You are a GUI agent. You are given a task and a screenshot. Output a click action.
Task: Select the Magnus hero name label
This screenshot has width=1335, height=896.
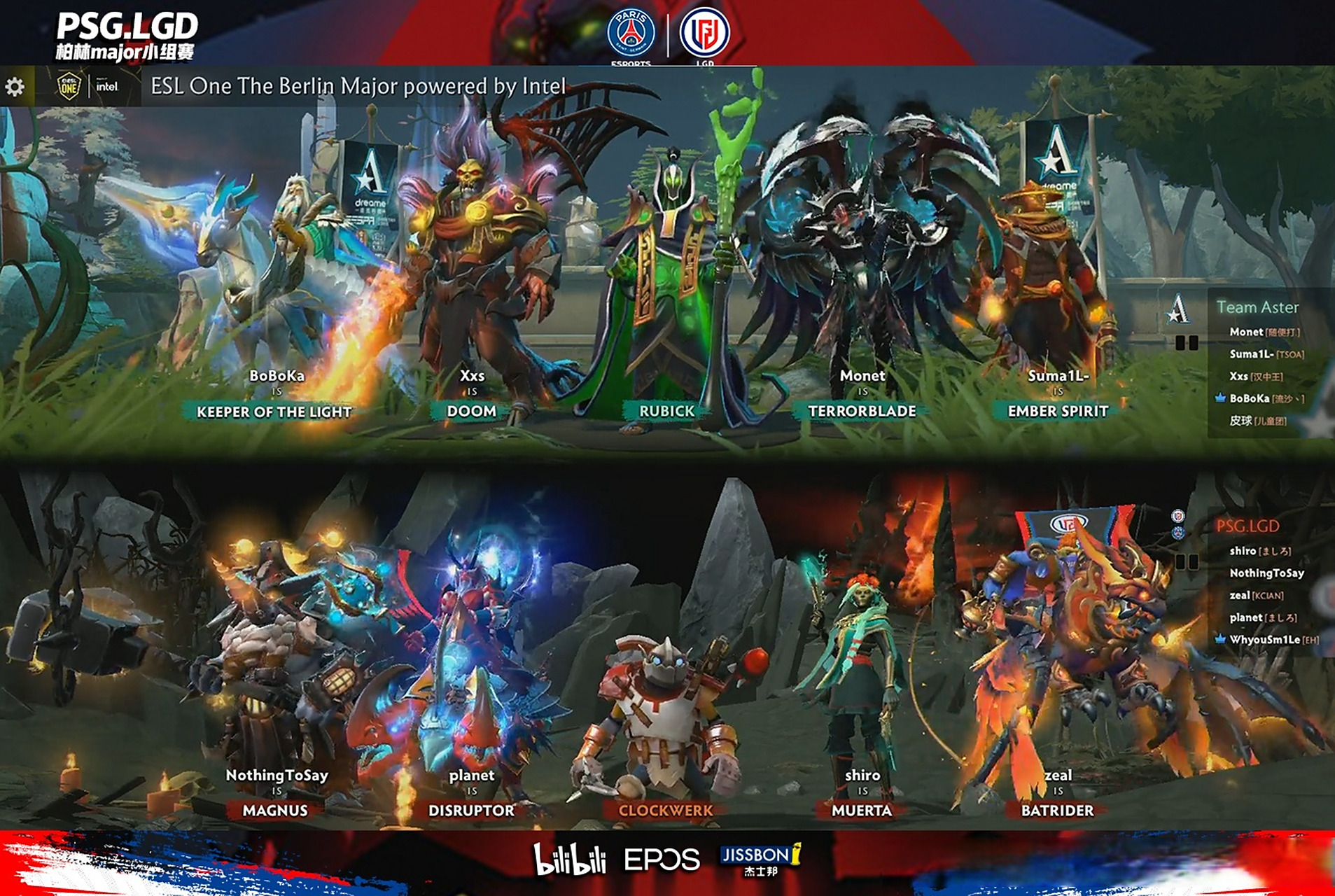pos(275,811)
